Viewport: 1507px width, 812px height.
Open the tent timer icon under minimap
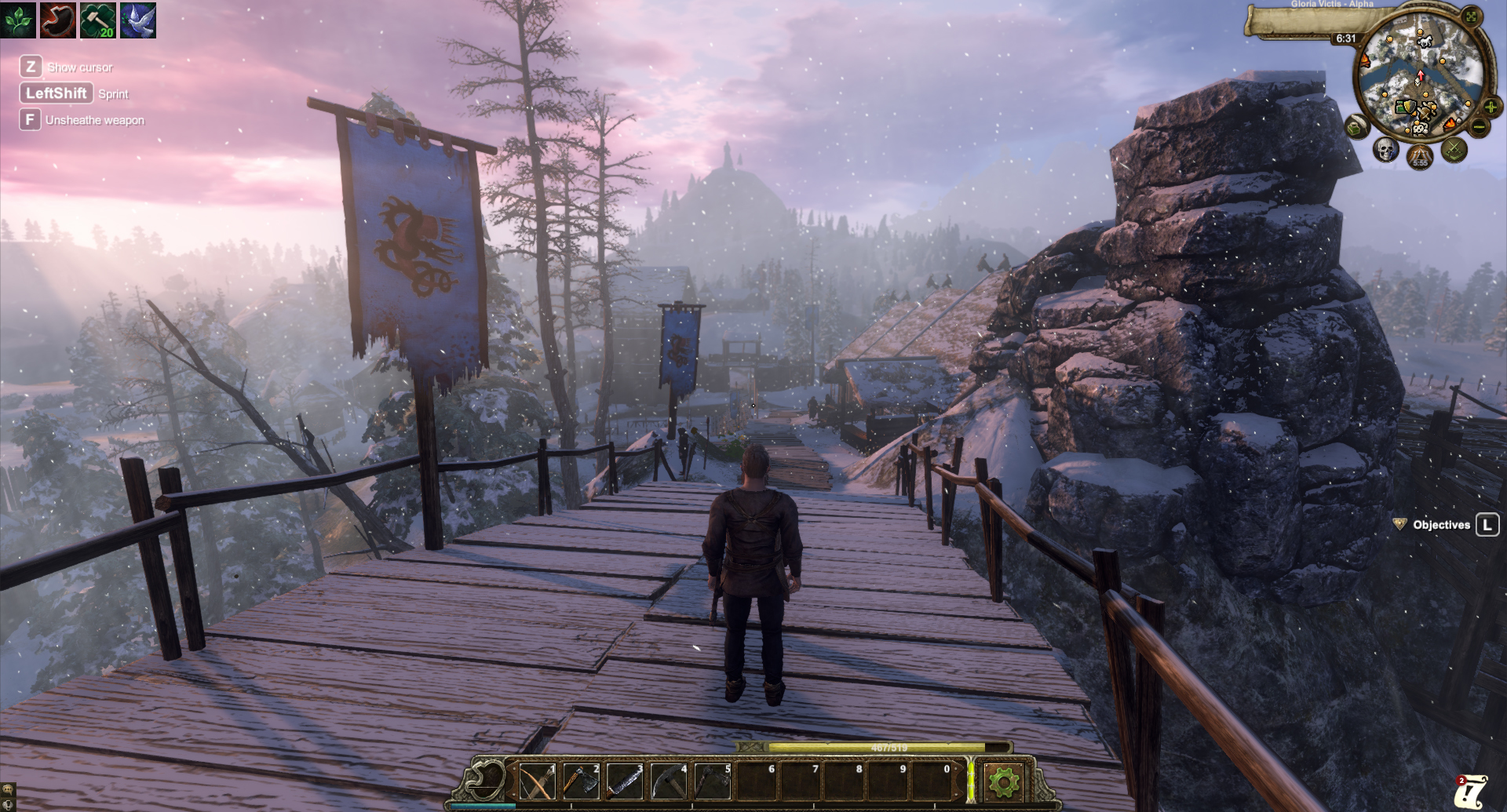1420,157
